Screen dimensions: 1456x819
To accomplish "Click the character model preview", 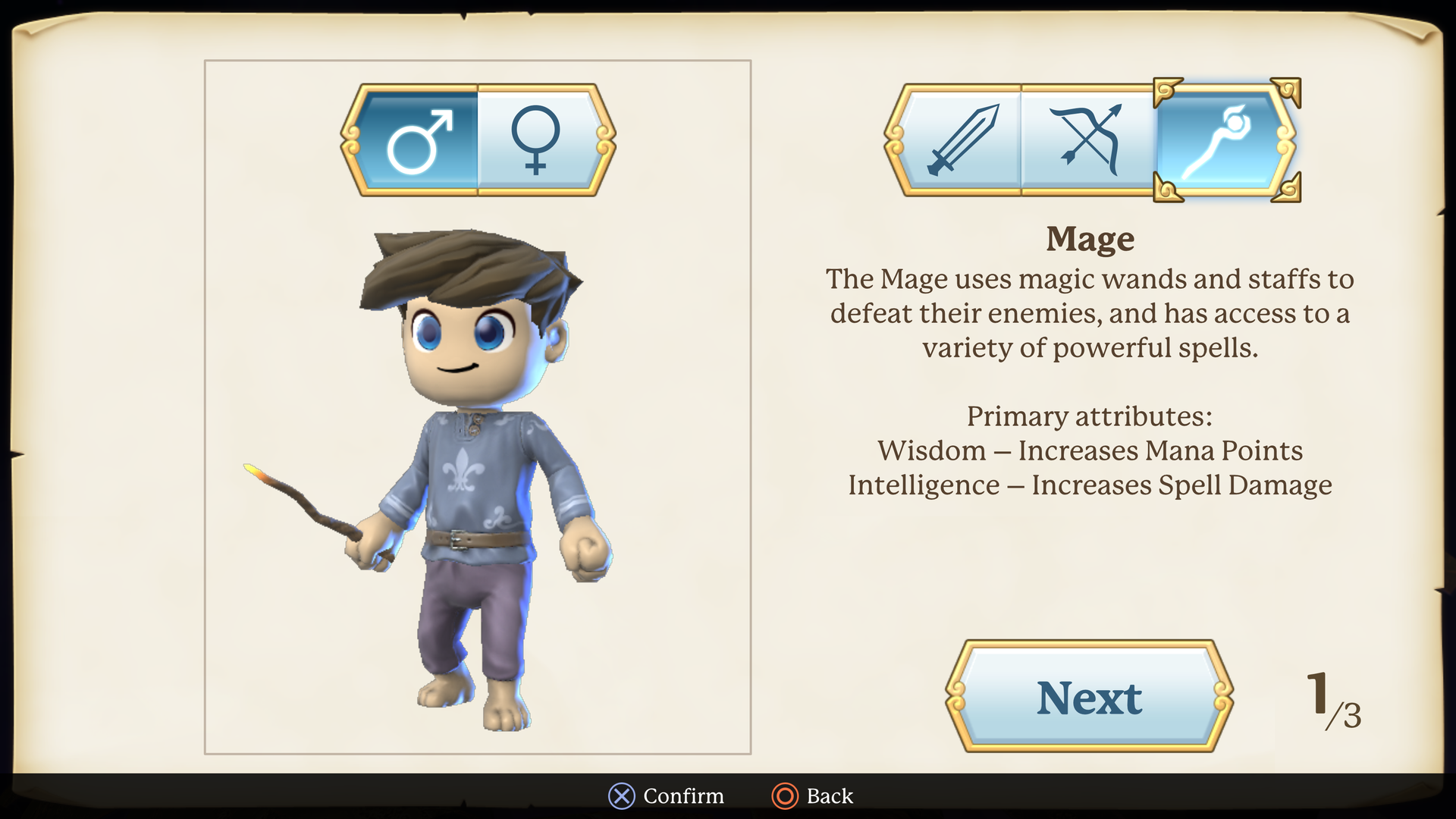I will [476, 470].
